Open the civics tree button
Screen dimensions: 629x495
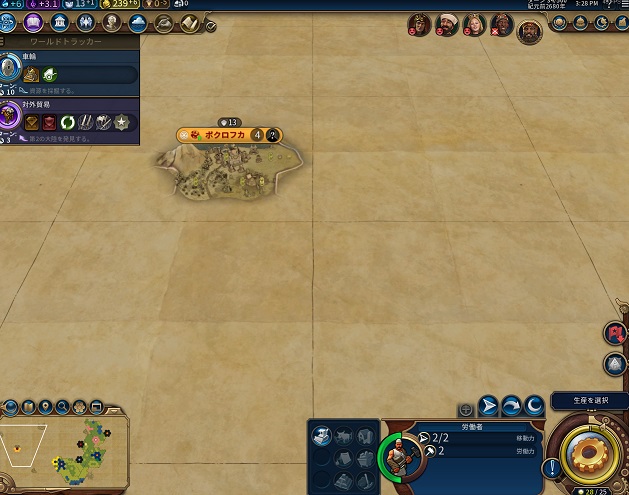[x=33, y=22]
